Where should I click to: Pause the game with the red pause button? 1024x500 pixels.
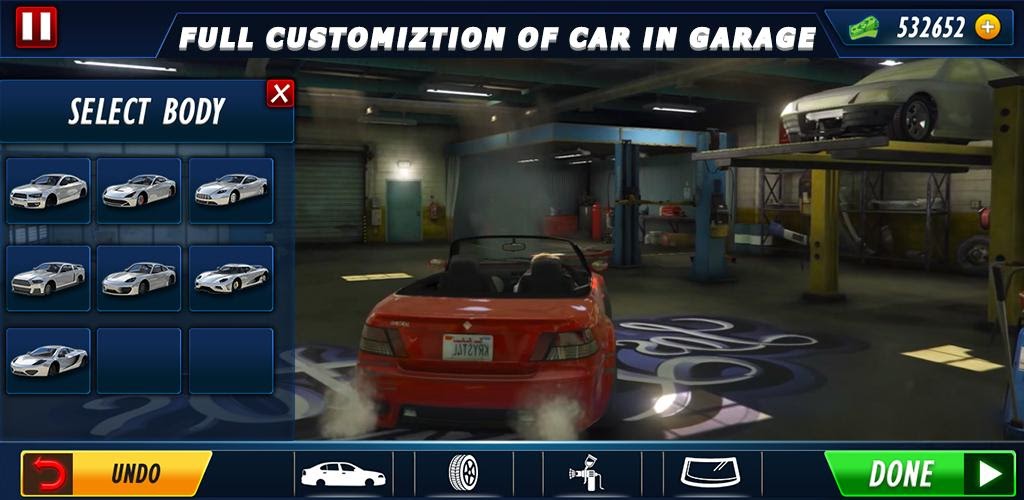pos(36,26)
